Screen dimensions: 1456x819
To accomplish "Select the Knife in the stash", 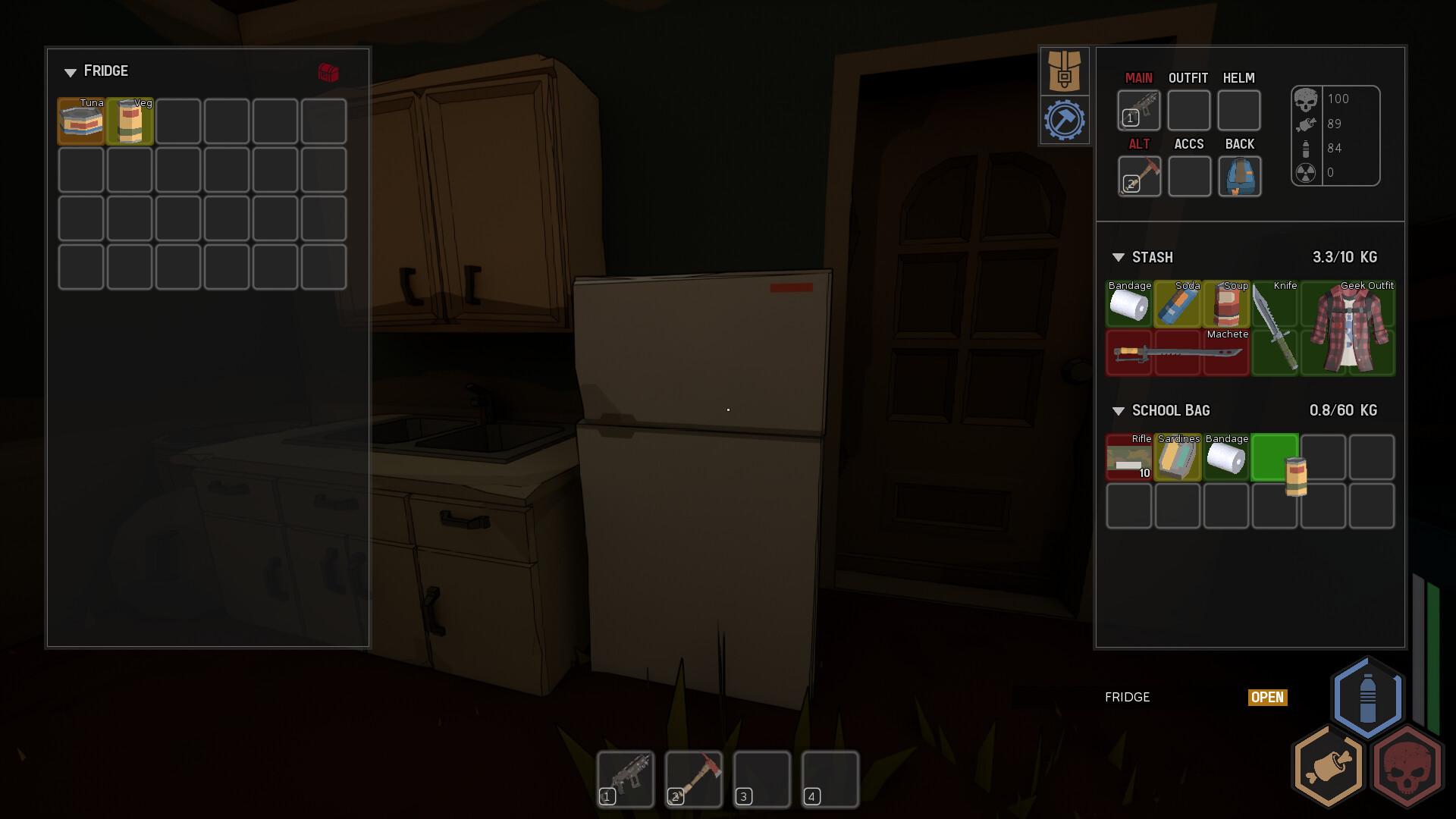I will point(1275,328).
